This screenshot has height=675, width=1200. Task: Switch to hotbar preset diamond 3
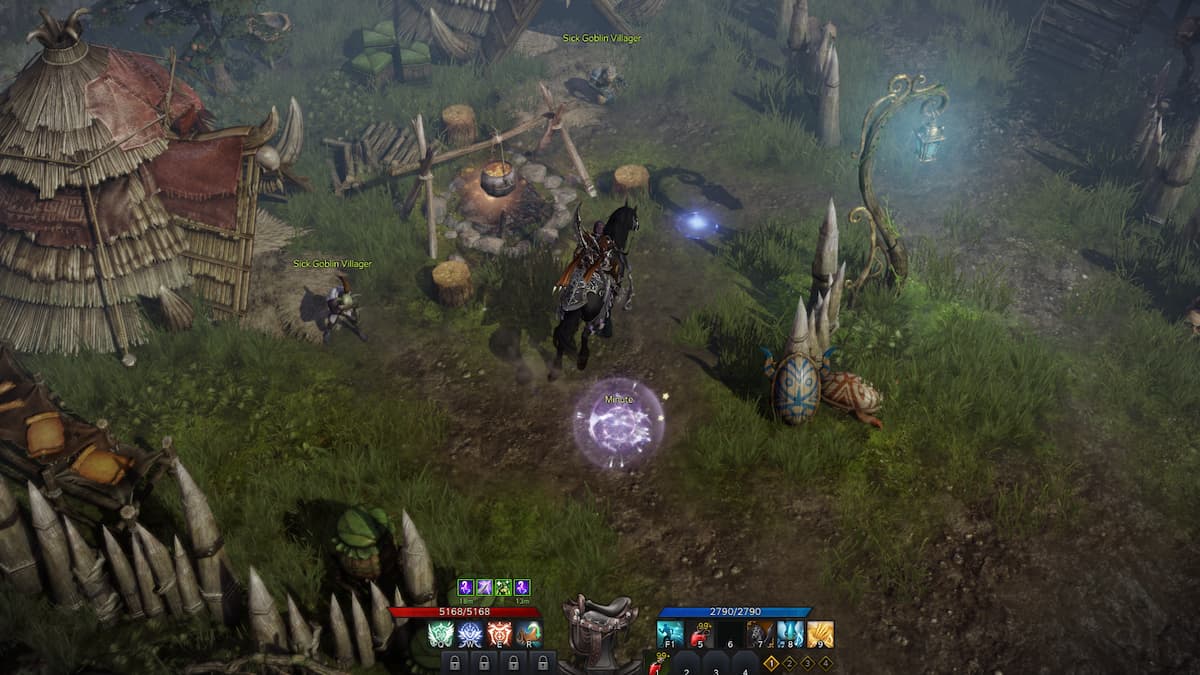tap(807, 662)
